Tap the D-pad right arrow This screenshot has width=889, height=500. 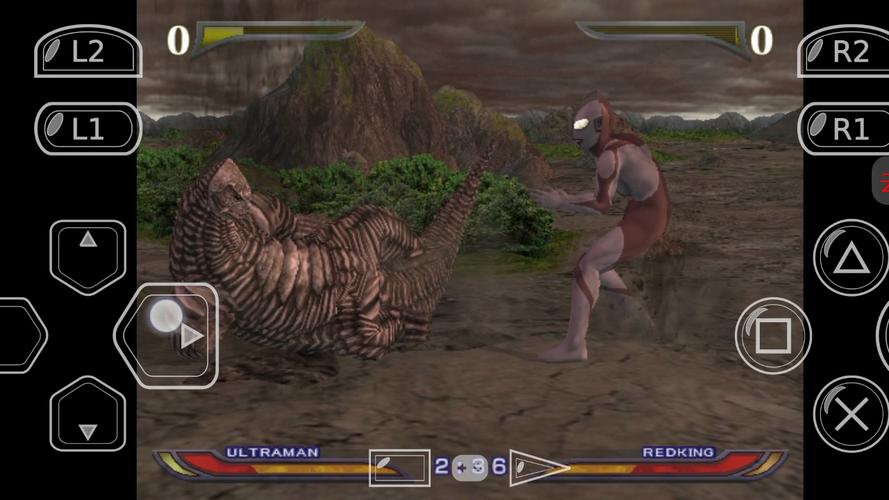pos(168,335)
